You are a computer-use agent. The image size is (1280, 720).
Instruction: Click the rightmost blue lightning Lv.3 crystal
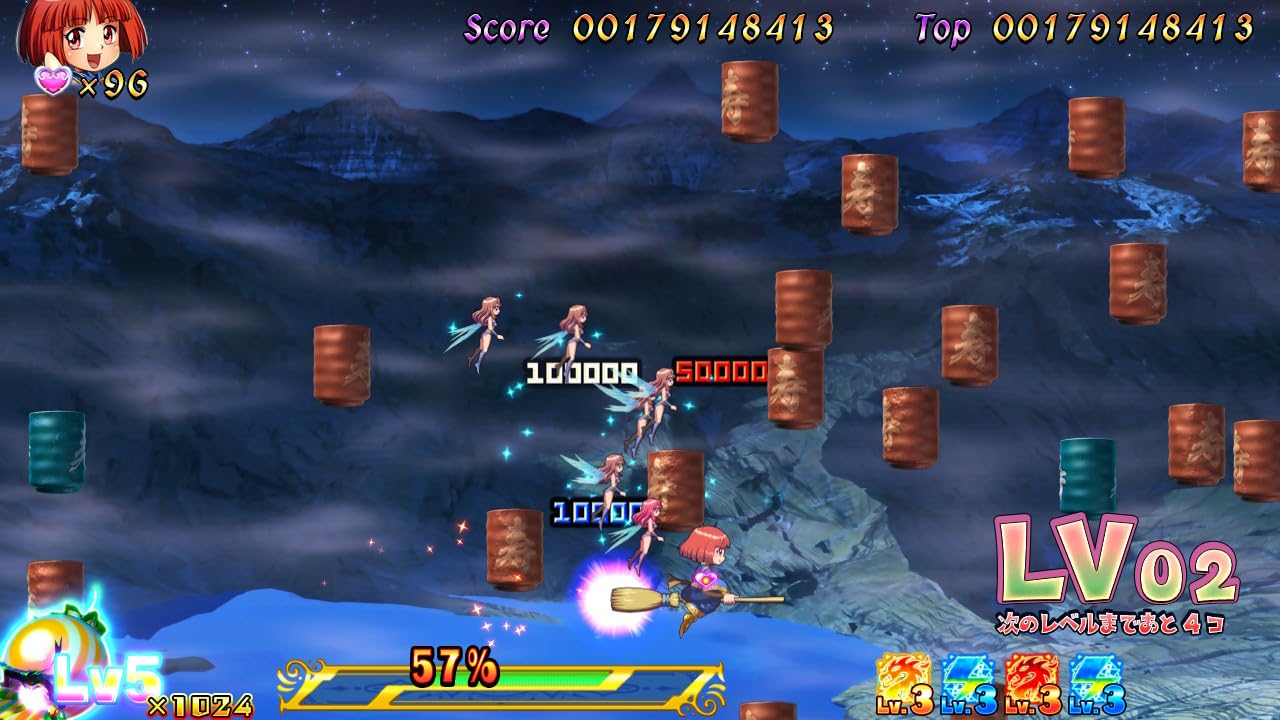coord(1095,672)
